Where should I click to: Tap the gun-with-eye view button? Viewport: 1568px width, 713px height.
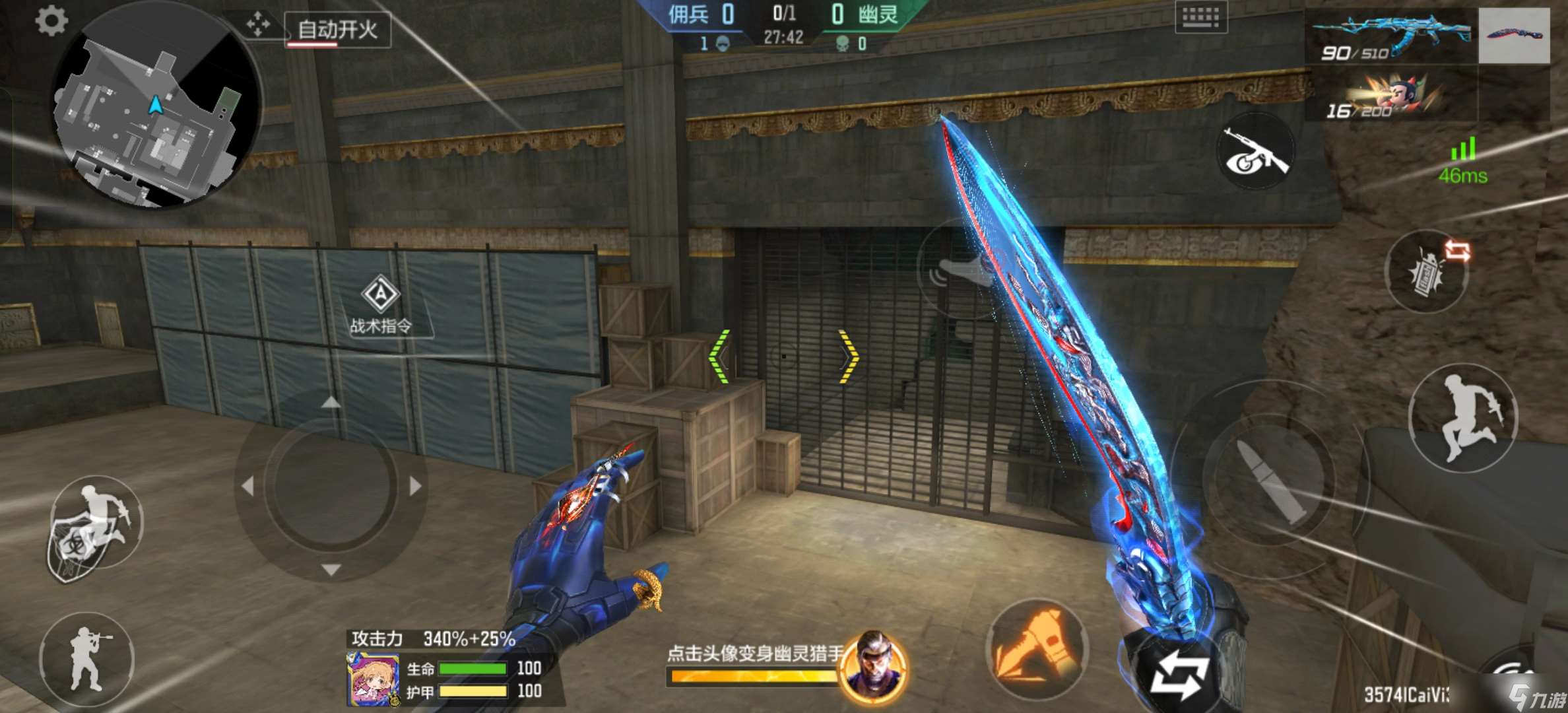pyautogui.click(x=1255, y=153)
